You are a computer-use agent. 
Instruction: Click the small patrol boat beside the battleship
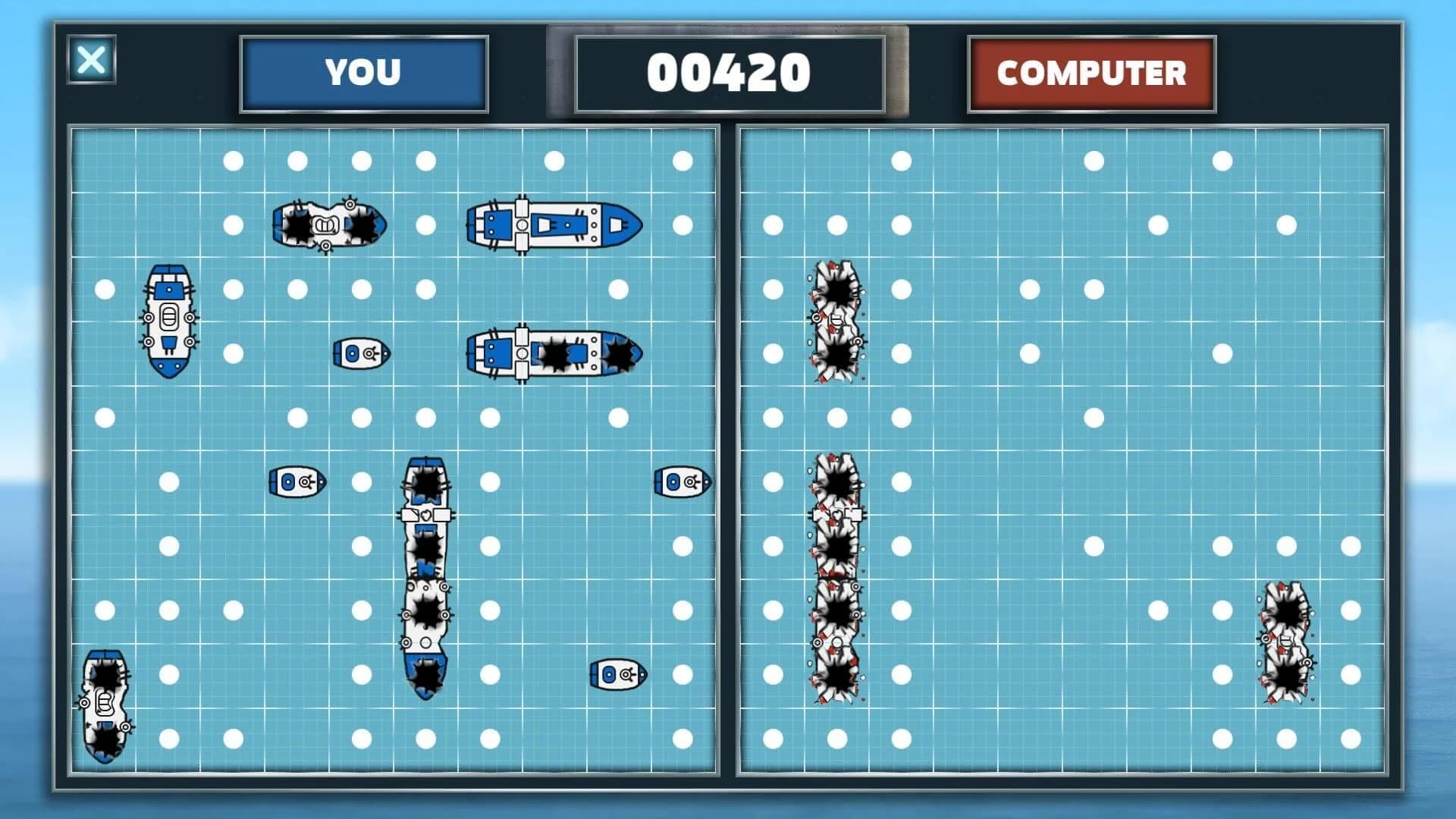(360, 353)
